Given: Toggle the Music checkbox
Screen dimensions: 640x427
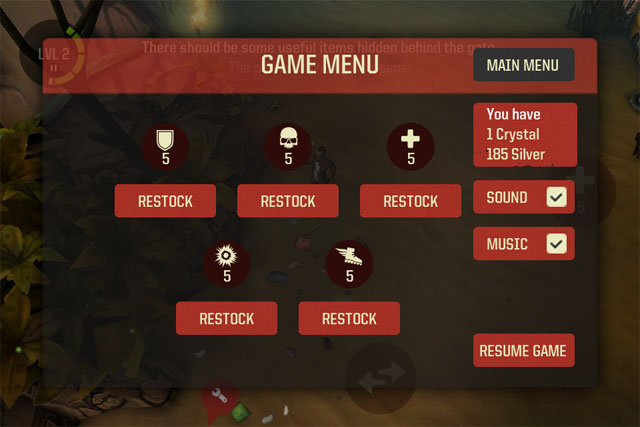Looking at the screenshot, I should [x=557, y=244].
